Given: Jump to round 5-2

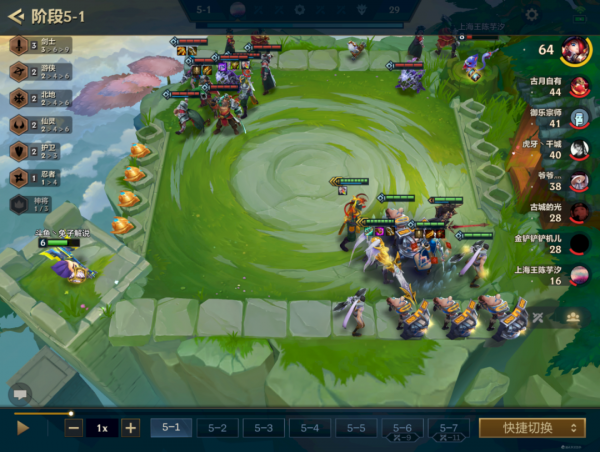Looking at the screenshot, I should click(217, 427).
